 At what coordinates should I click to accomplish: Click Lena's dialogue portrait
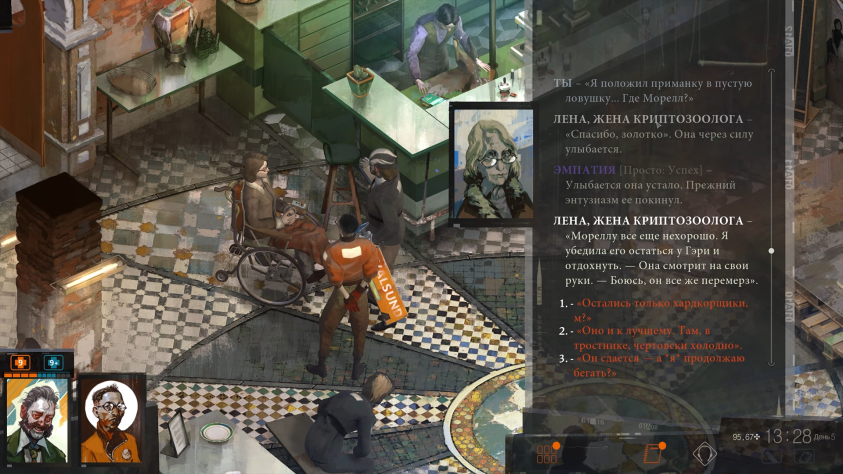click(491, 162)
